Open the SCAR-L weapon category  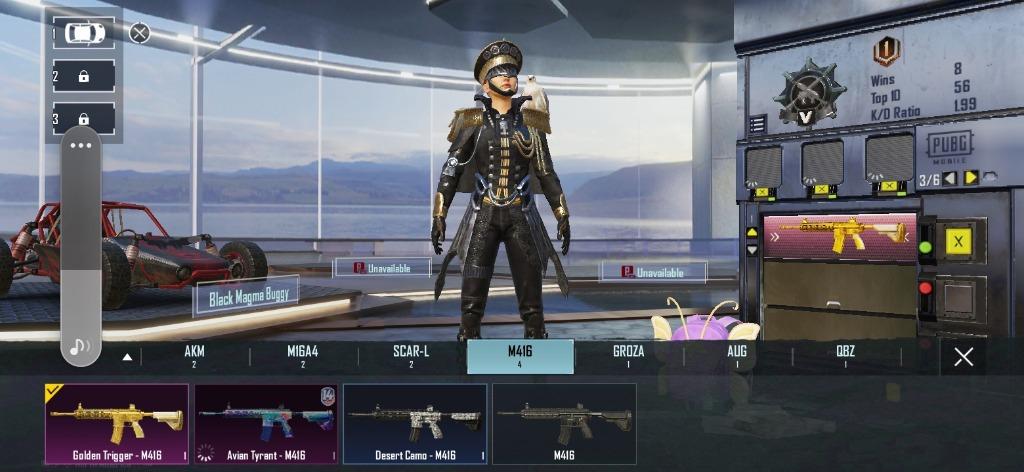[x=411, y=356]
